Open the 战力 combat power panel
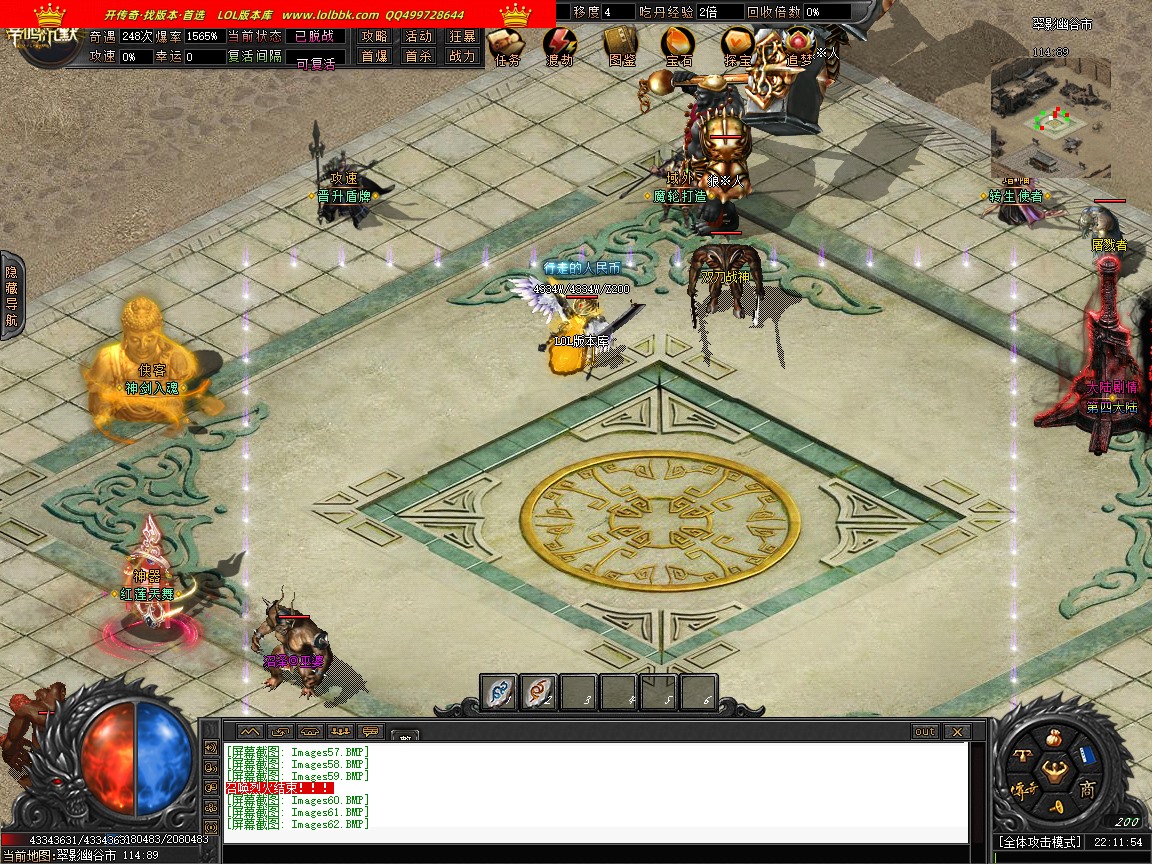1152x864 pixels. [462, 57]
